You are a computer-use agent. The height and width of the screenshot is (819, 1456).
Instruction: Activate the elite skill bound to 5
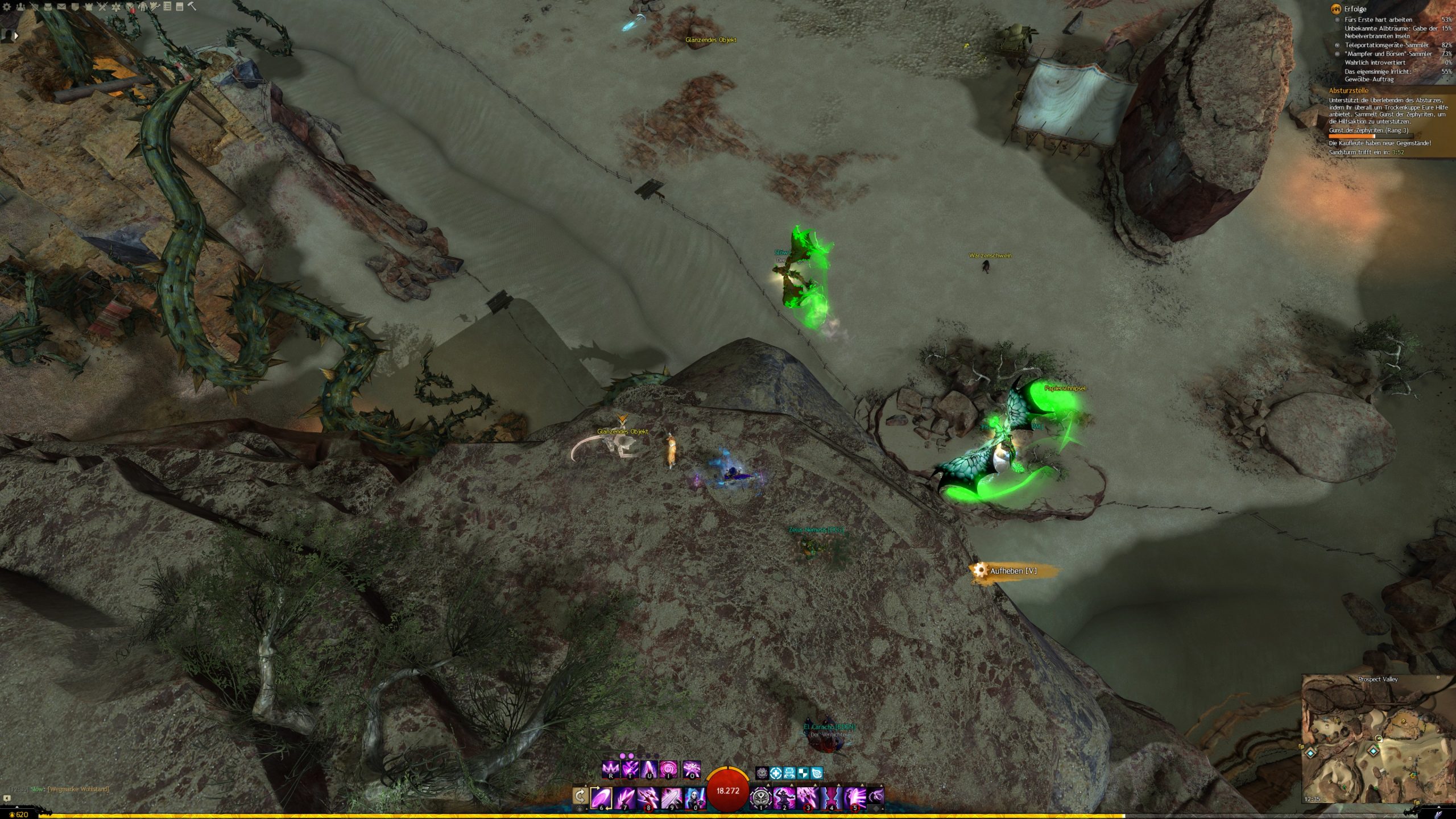[854, 797]
